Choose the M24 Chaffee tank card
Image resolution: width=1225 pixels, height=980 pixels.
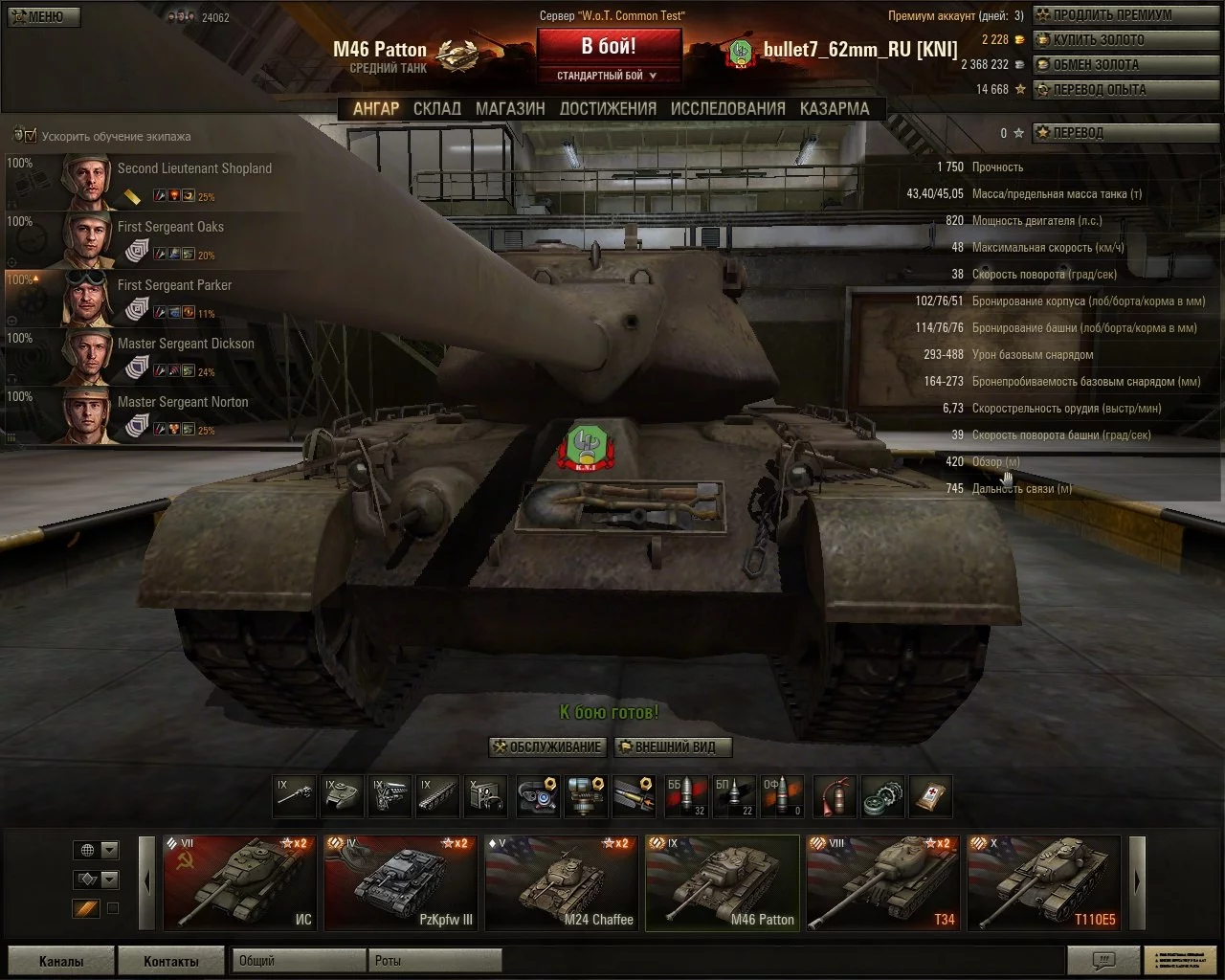coord(561,882)
